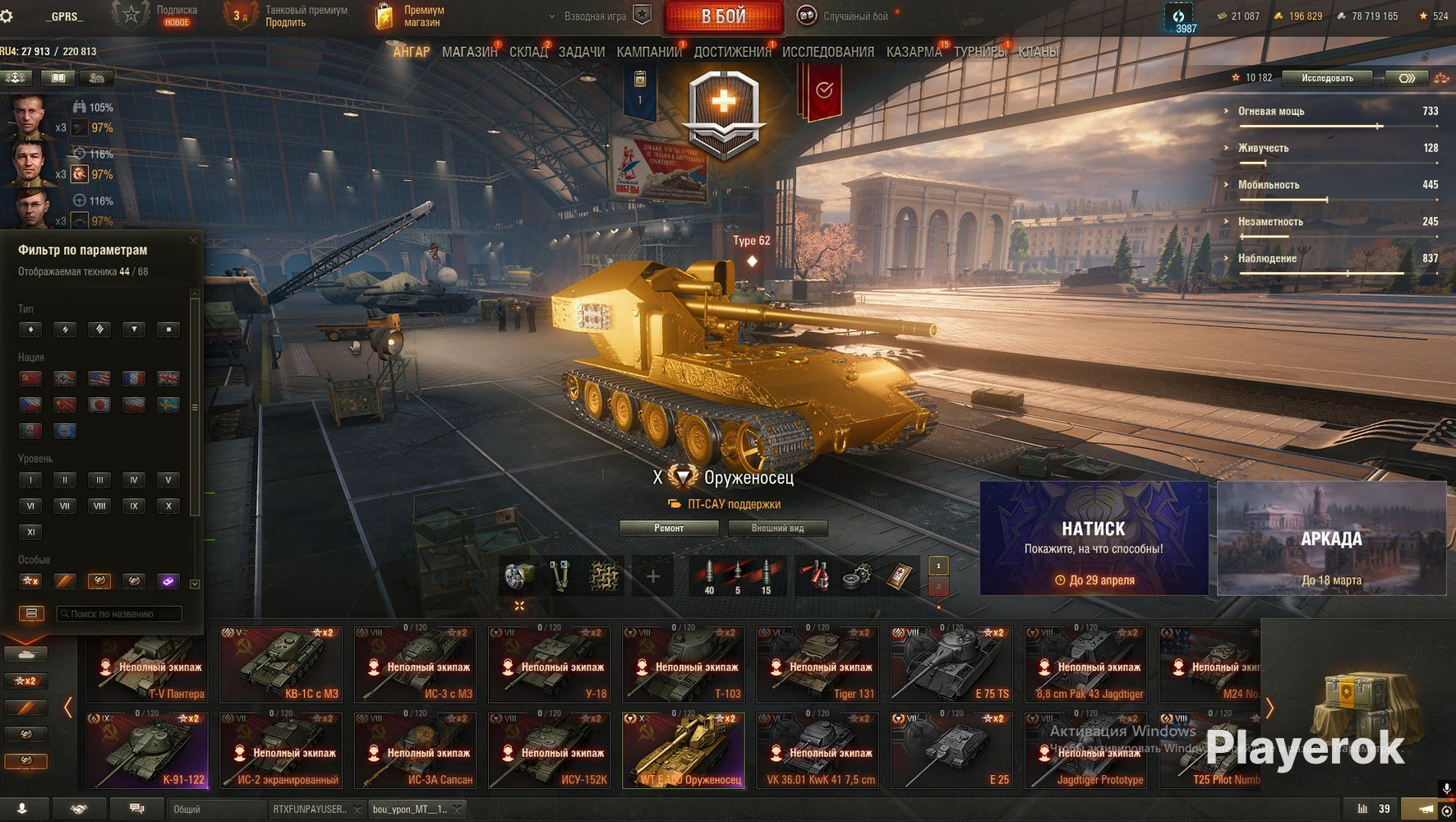Image resolution: width=1456 pixels, height=822 pixels.
Task: Focus the tank name search field
Action: click(x=120, y=613)
